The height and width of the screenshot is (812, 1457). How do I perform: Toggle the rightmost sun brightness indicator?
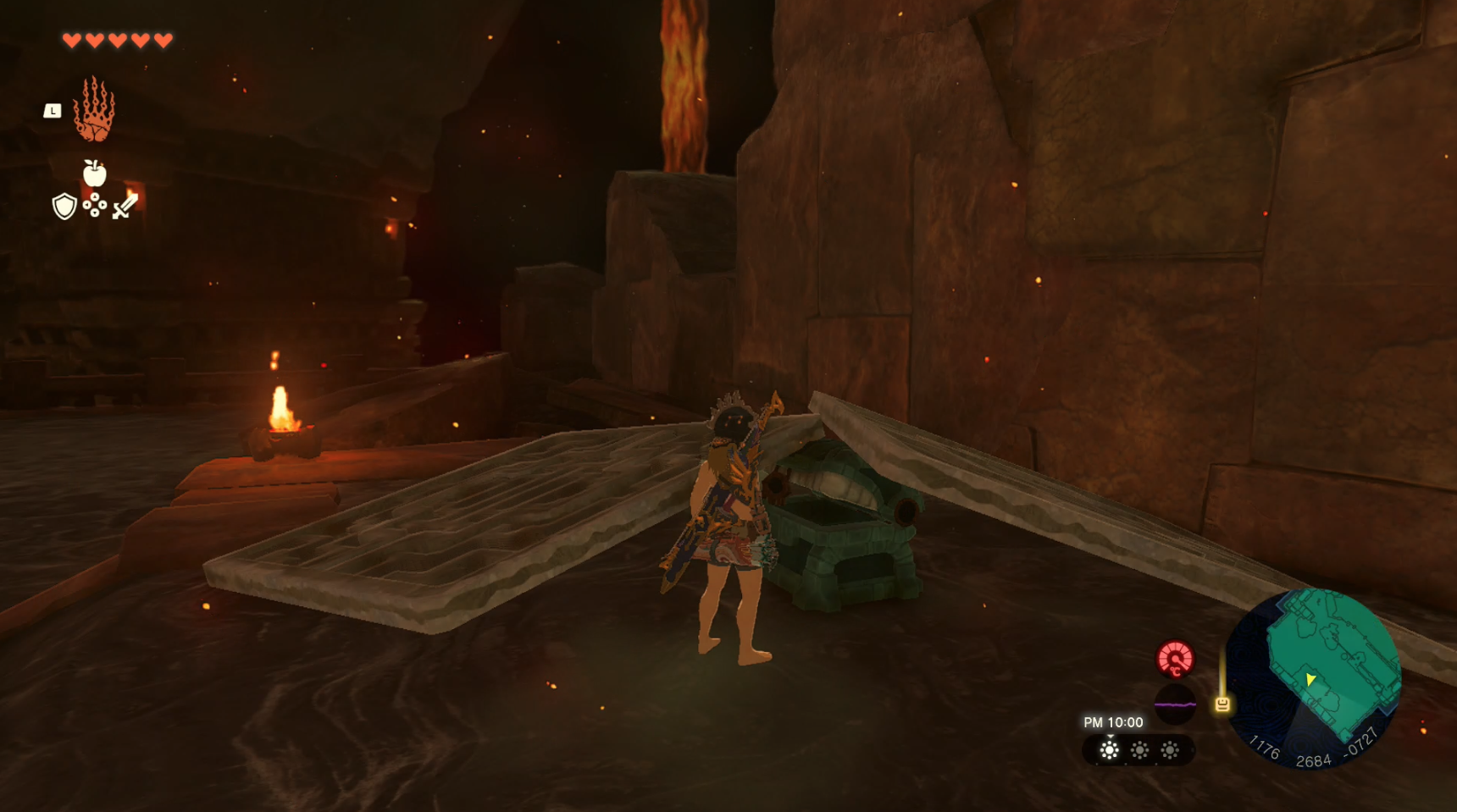point(1172,749)
